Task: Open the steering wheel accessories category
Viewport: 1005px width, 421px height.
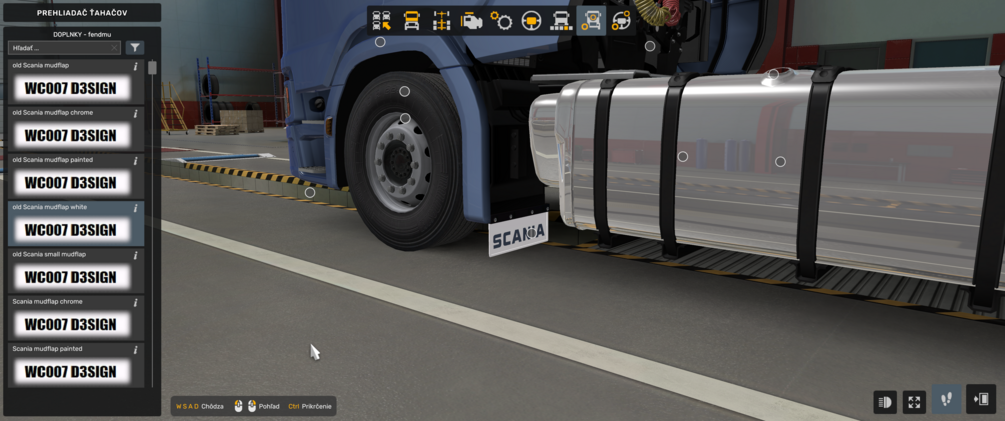Action: [x=621, y=20]
